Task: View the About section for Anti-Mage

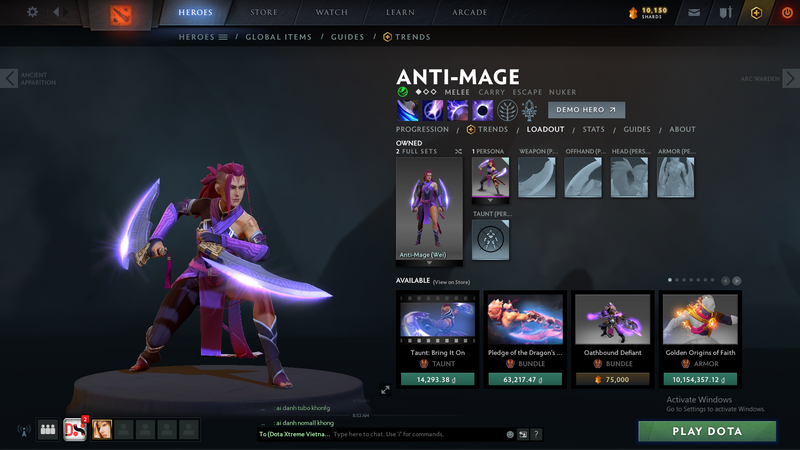Action: point(683,129)
